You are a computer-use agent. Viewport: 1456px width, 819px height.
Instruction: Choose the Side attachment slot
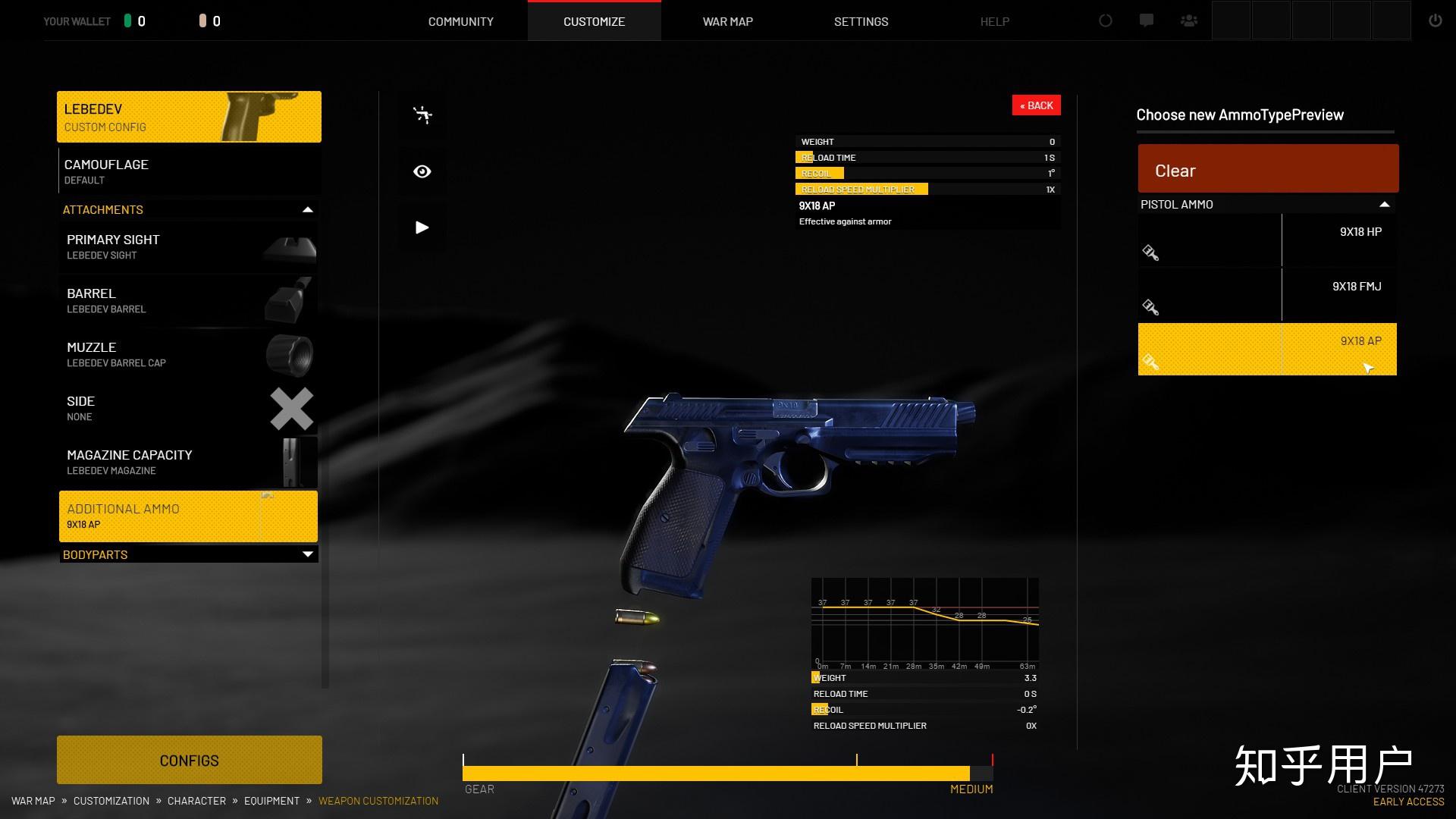click(188, 409)
